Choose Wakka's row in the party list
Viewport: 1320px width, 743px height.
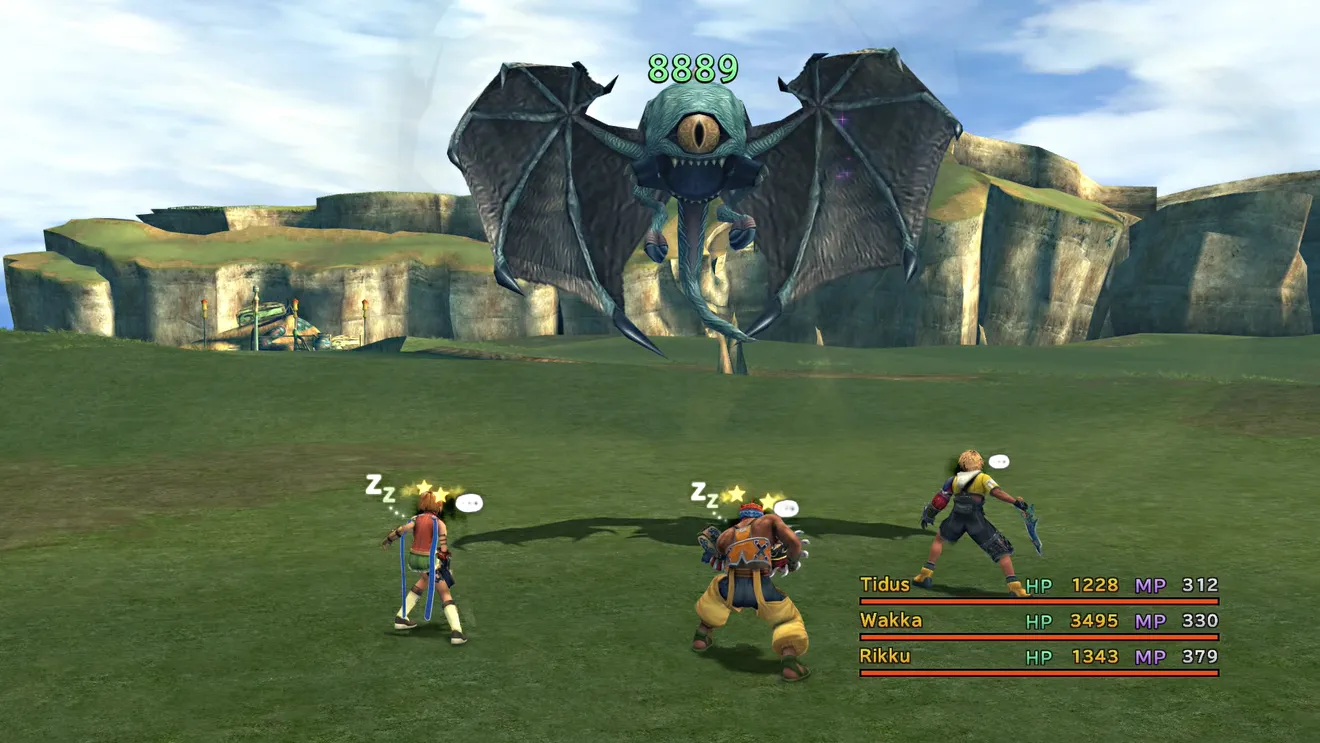point(891,621)
